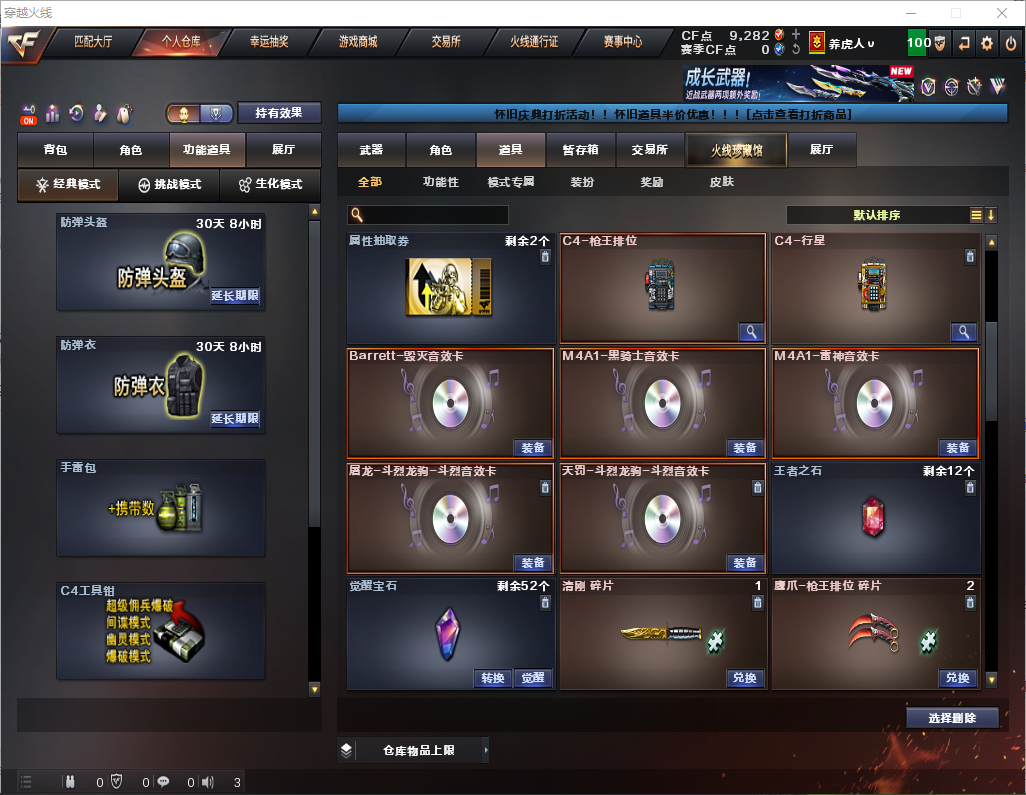This screenshot has height=795, width=1026.
Task: Open the 火线通行证 battle pass
Action: tap(534, 42)
